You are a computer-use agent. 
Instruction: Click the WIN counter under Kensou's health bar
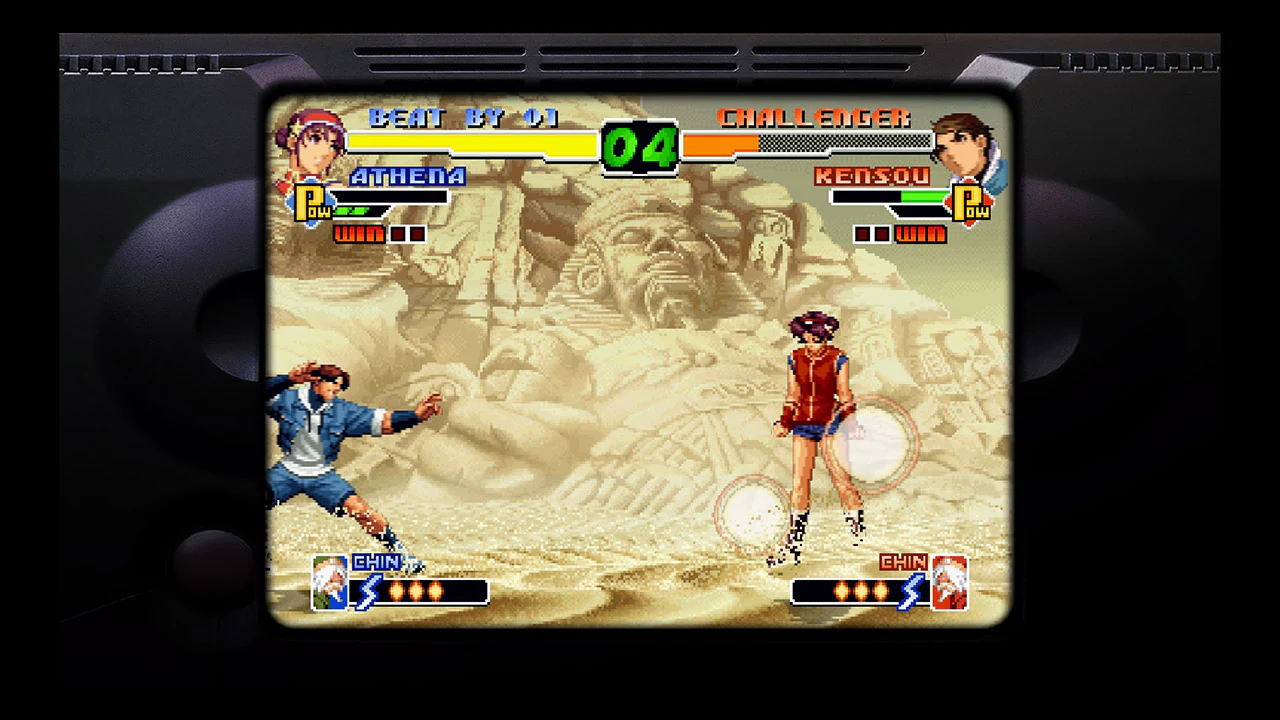click(x=920, y=233)
